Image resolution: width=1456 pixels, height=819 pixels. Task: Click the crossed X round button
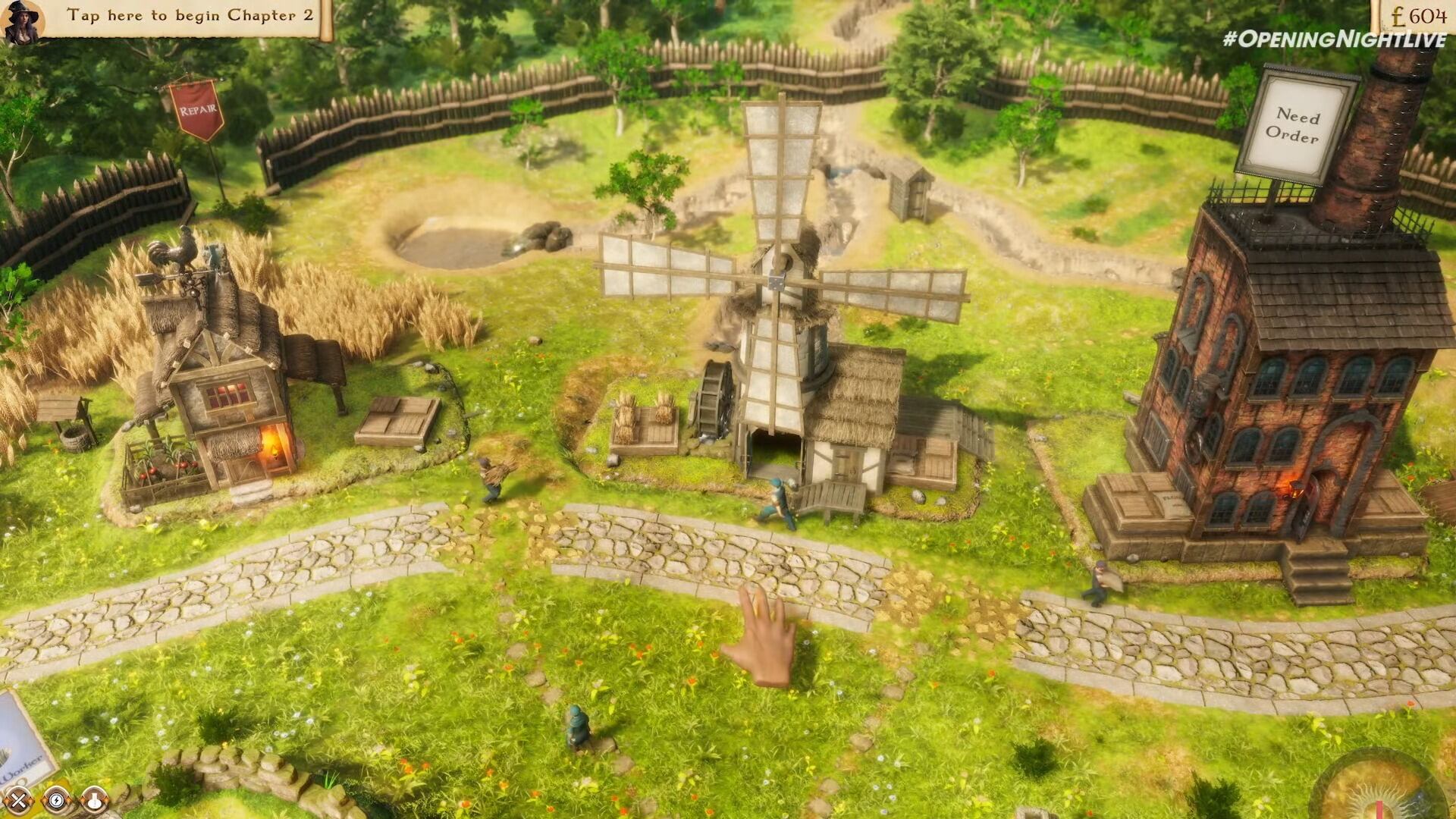pos(20,799)
